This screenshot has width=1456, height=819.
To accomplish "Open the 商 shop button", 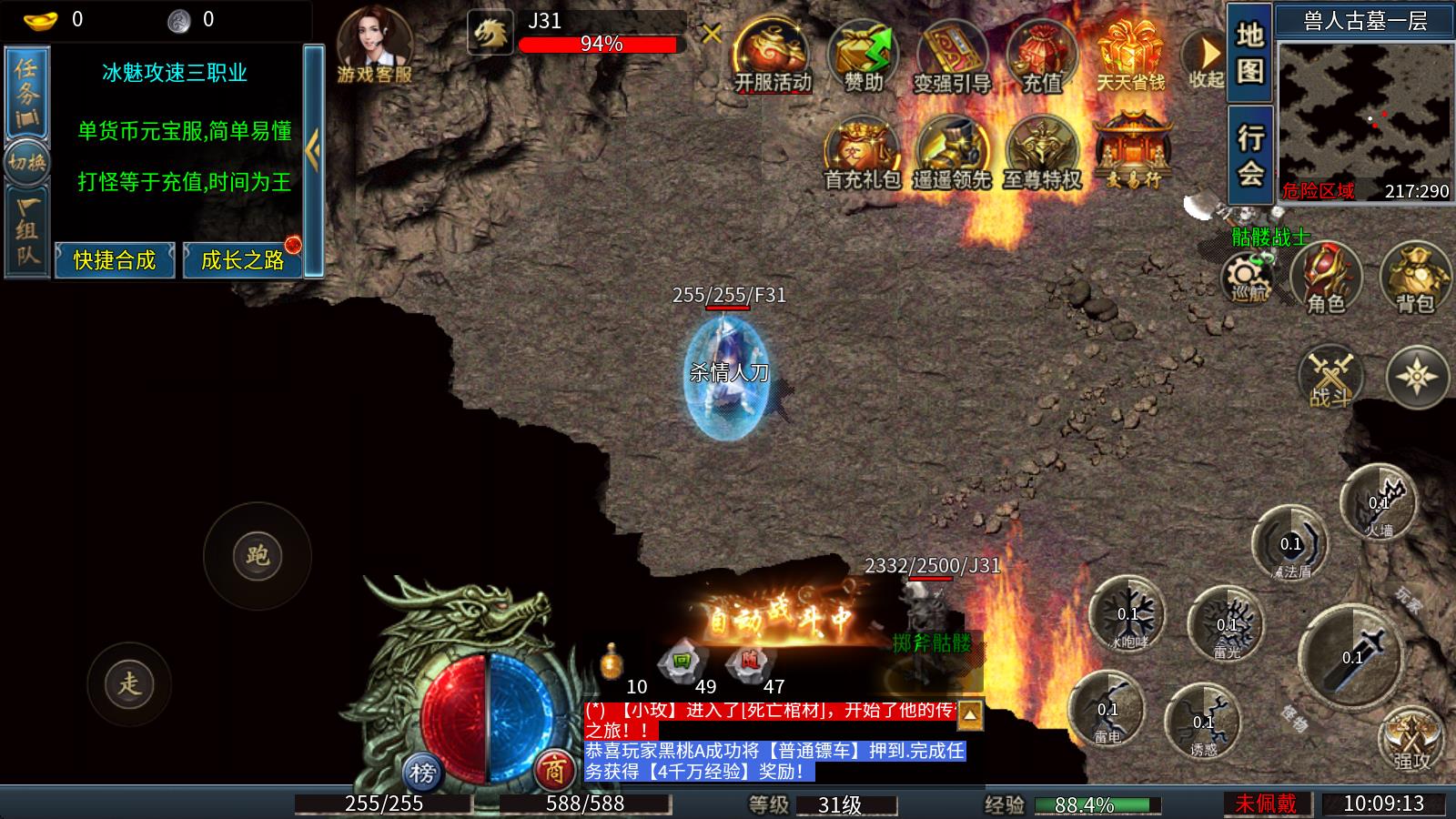I will (553, 772).
